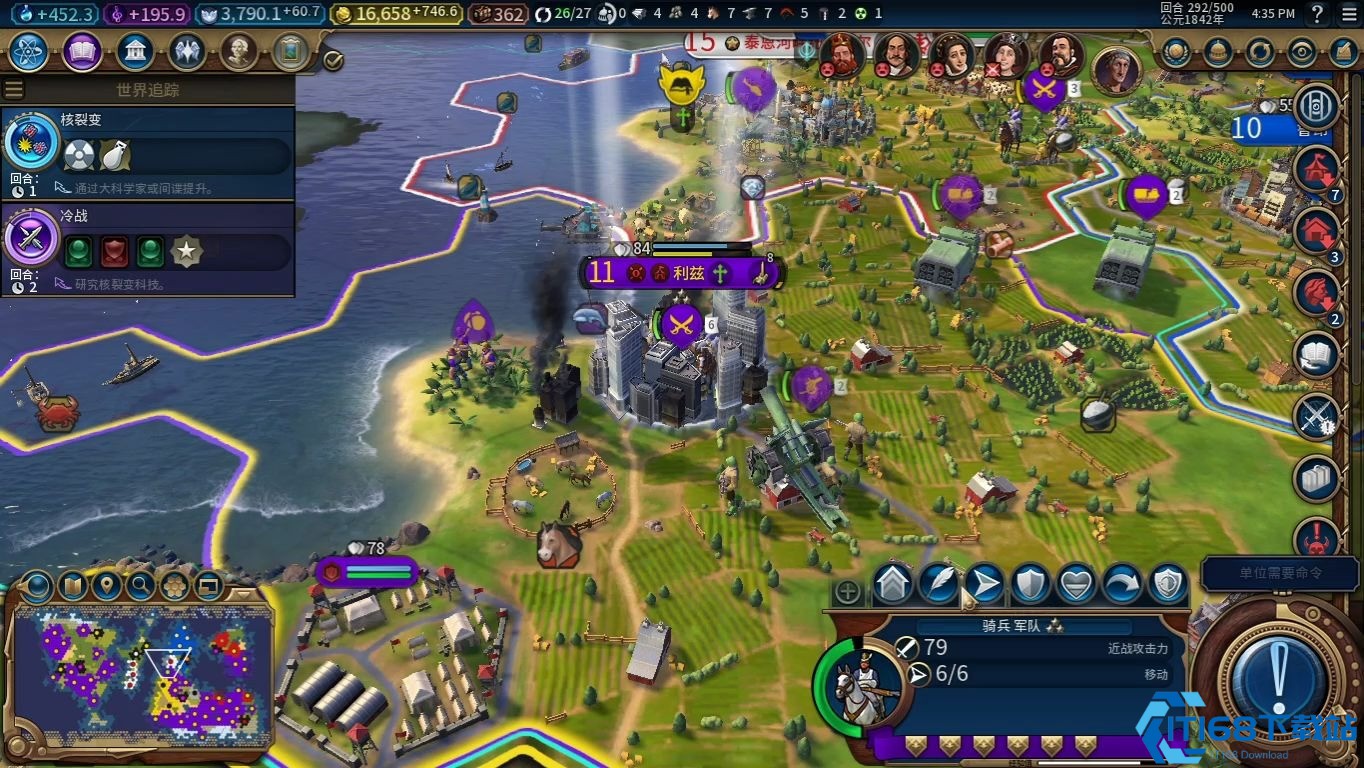Viewport: 1364px width, 768px height.
Task: Open the map pin placement tool
Action: pyautogui.click(x=106, y=586)
